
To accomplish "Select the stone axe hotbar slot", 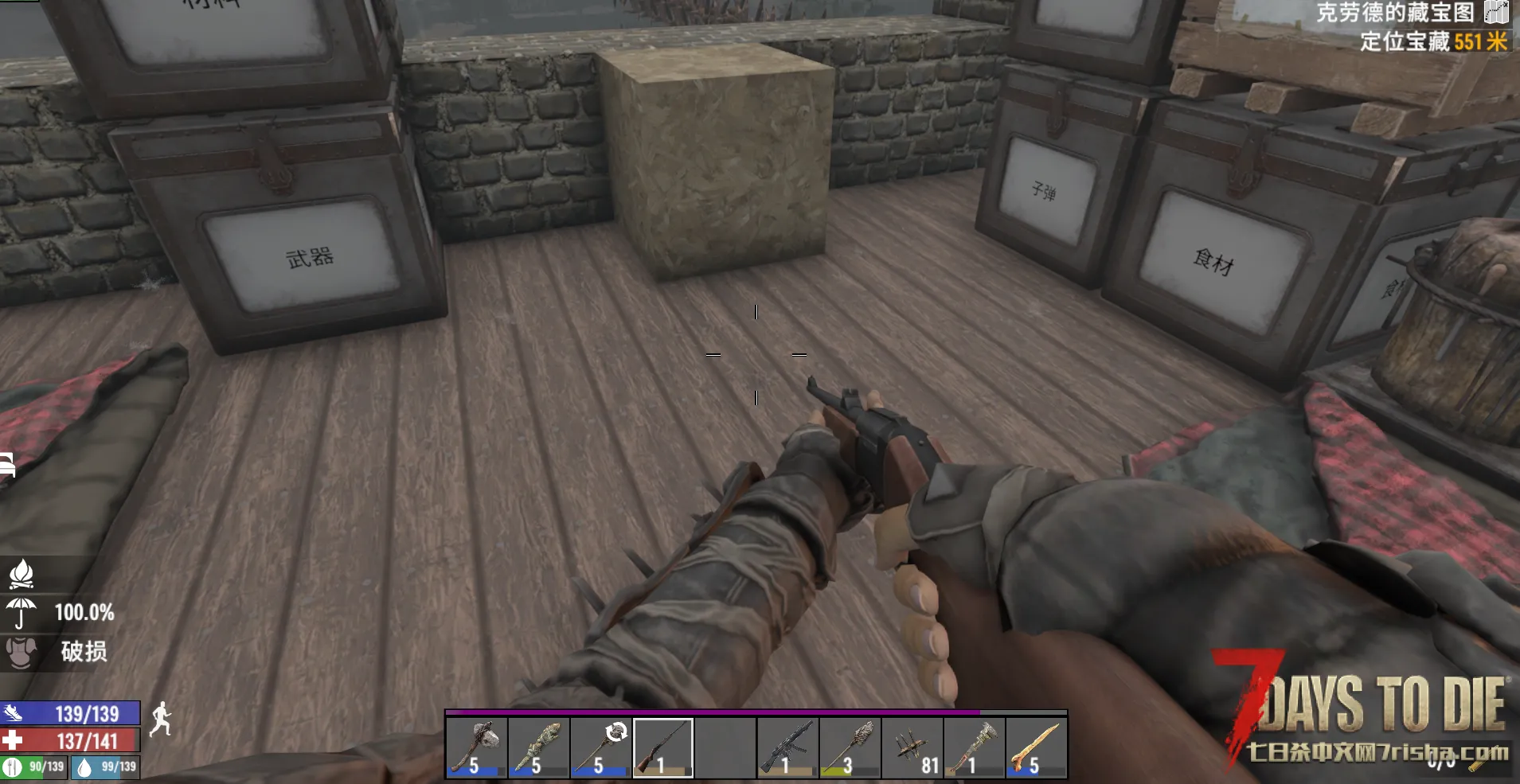I will pos(476,747).
